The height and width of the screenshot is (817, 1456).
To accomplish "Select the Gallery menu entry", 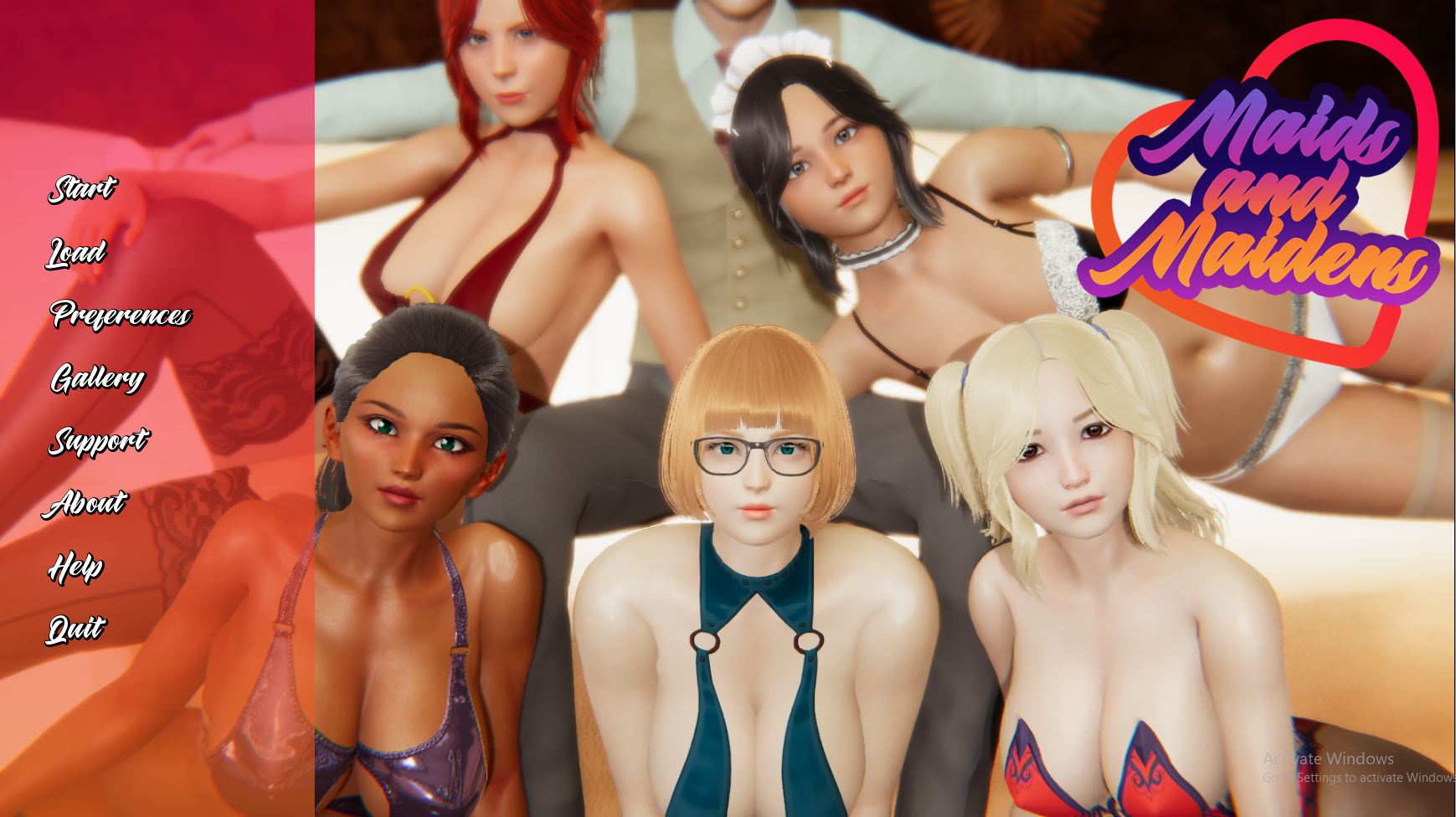I will pos(97,378).
